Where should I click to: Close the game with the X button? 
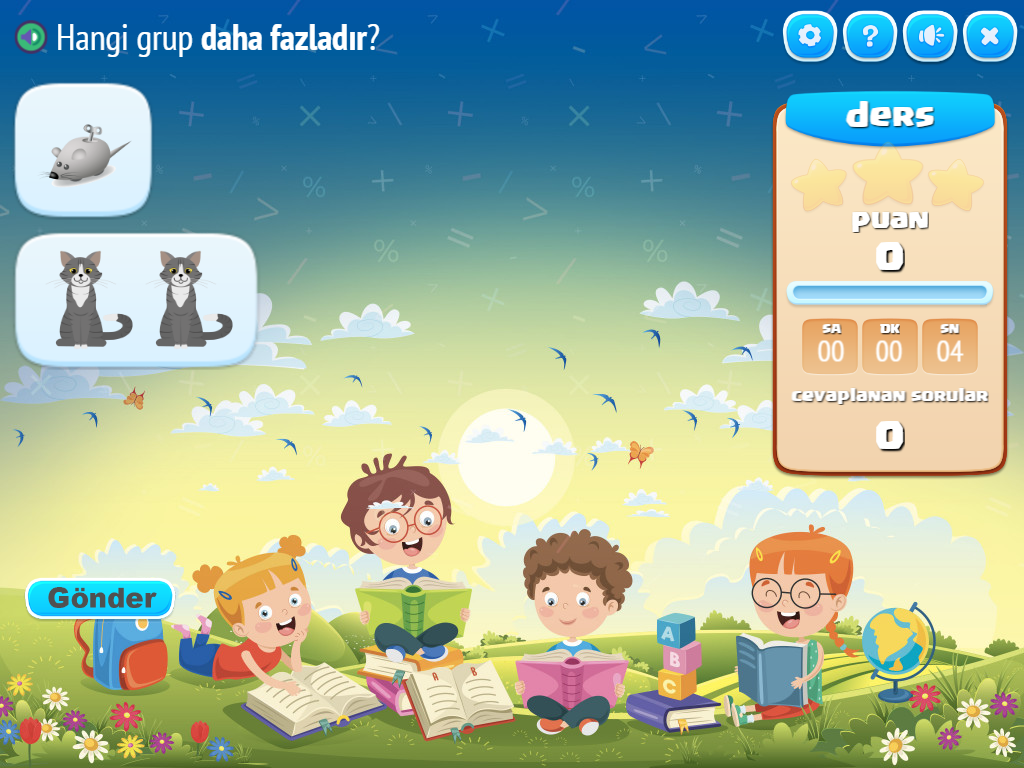[990, 37]
